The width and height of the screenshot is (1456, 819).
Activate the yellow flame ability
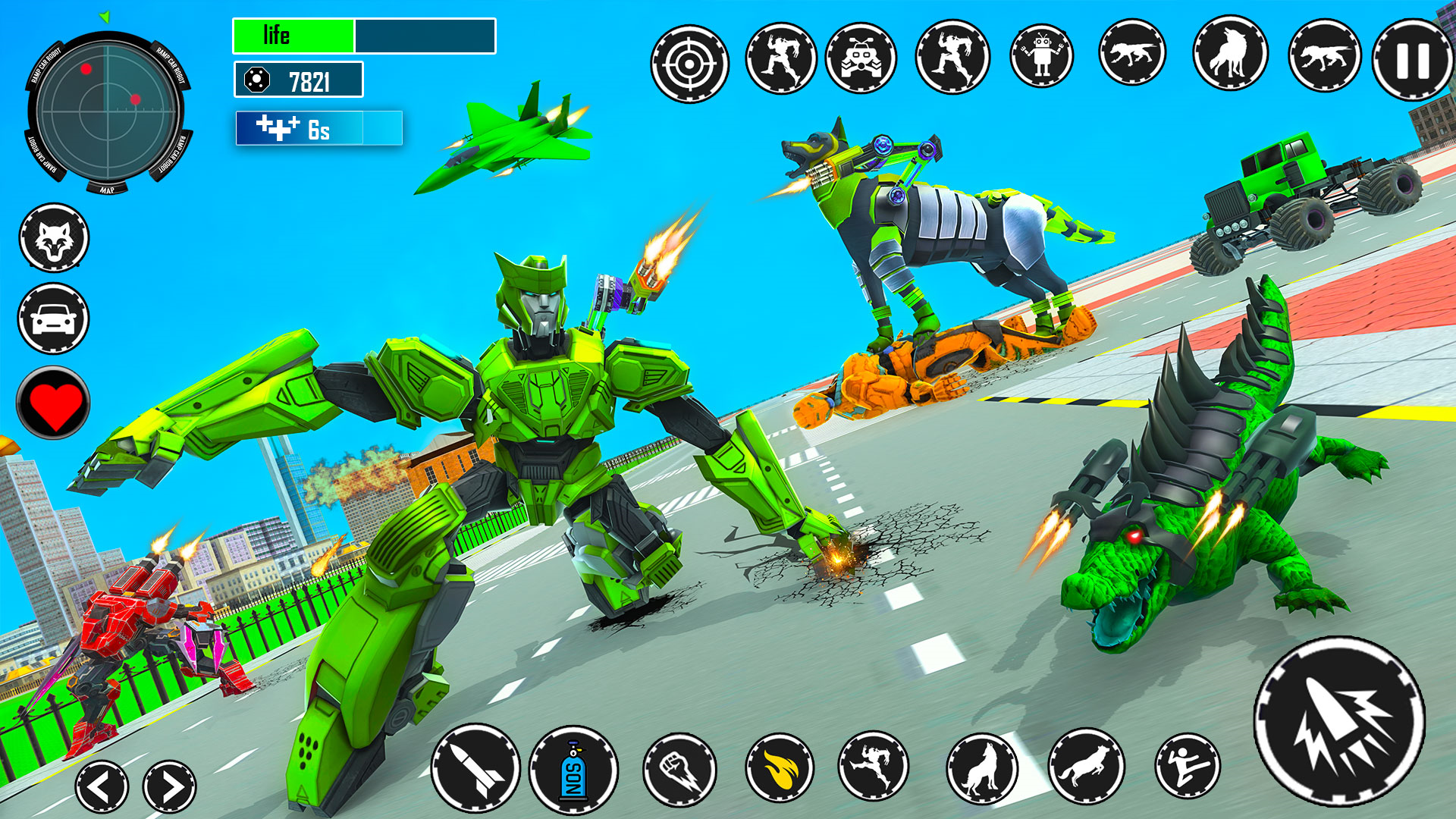pos(779,769)
